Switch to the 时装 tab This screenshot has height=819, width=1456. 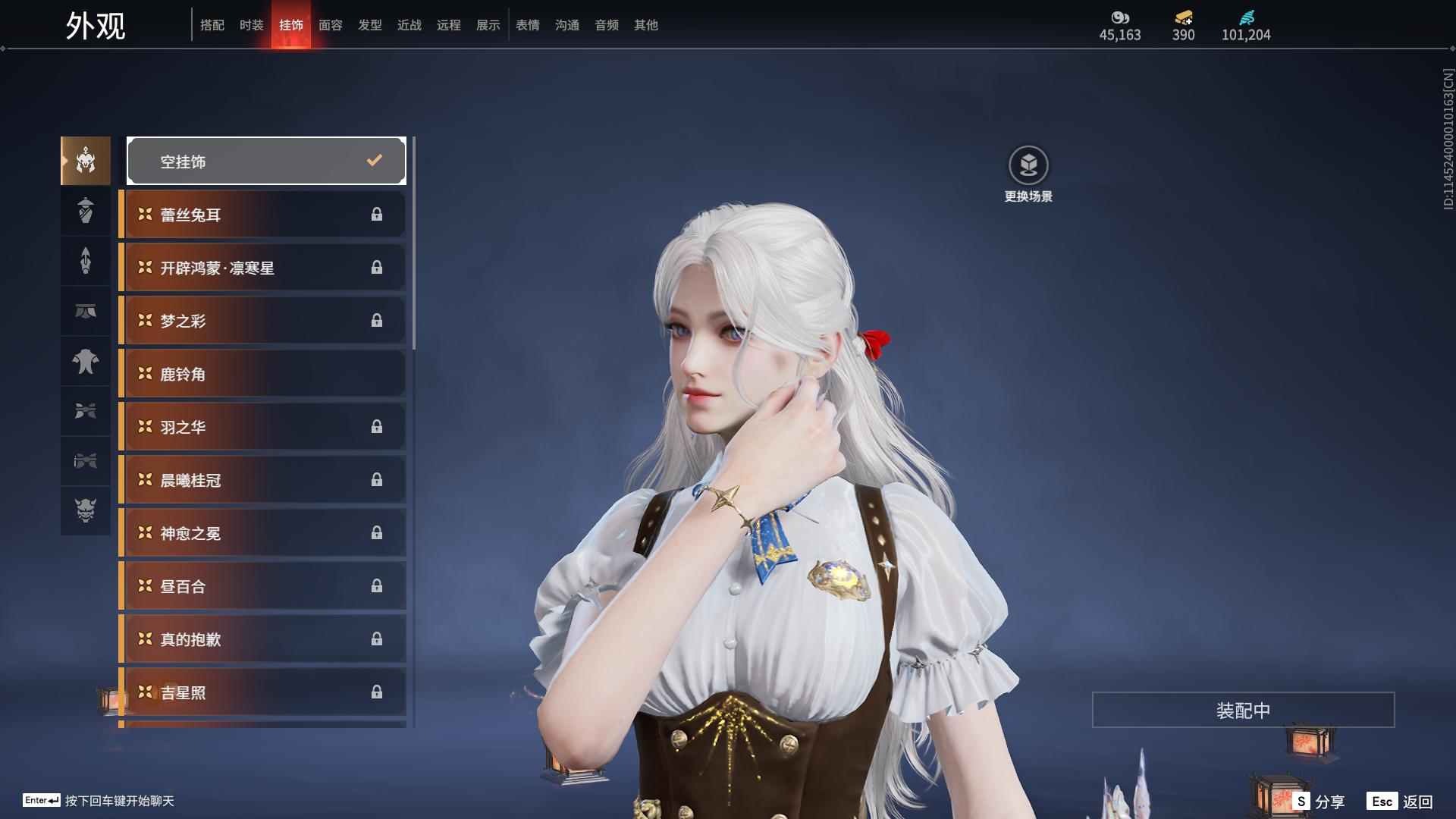coord(252,25)
